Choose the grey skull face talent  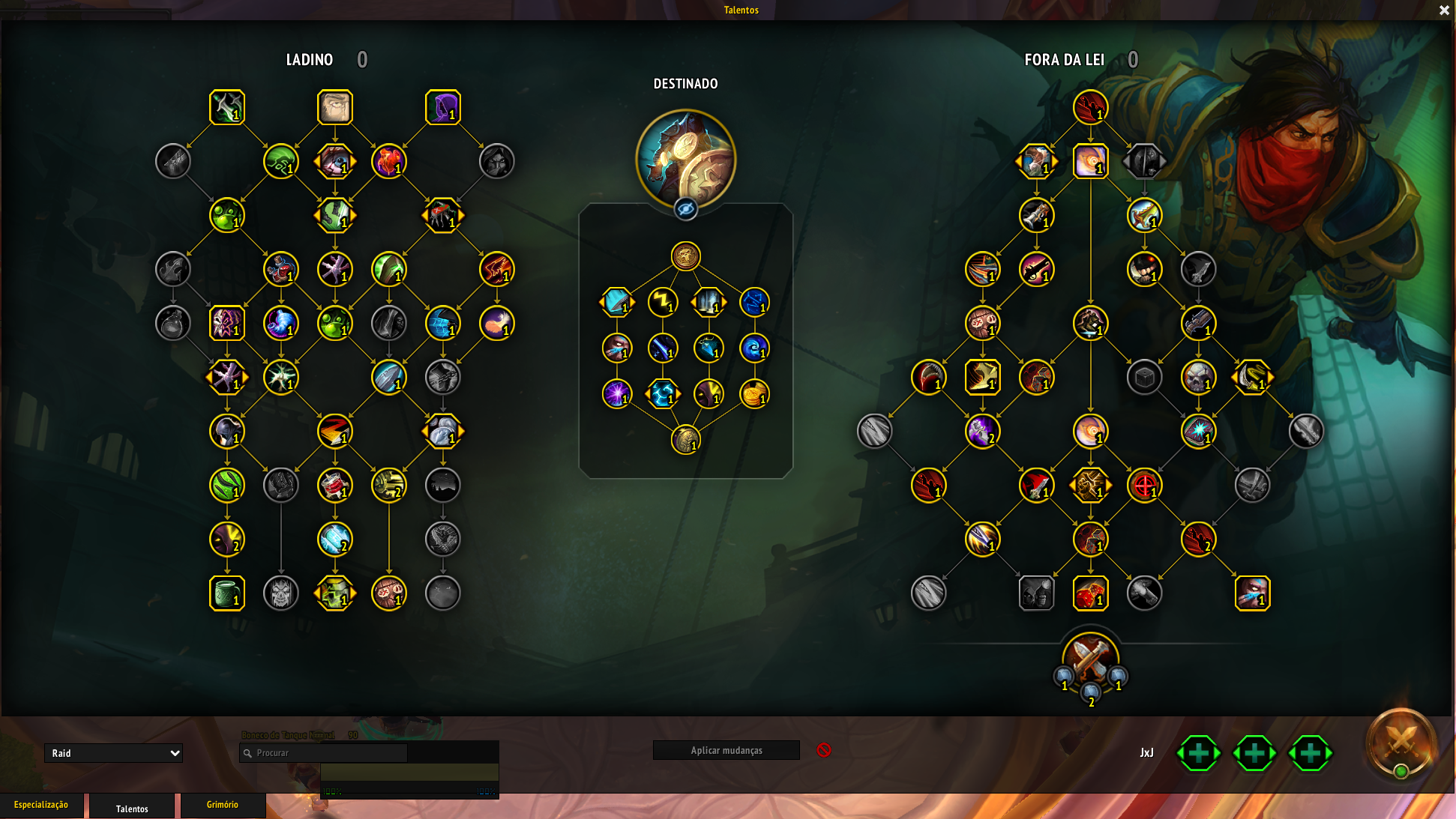click(x=281, y=593)
